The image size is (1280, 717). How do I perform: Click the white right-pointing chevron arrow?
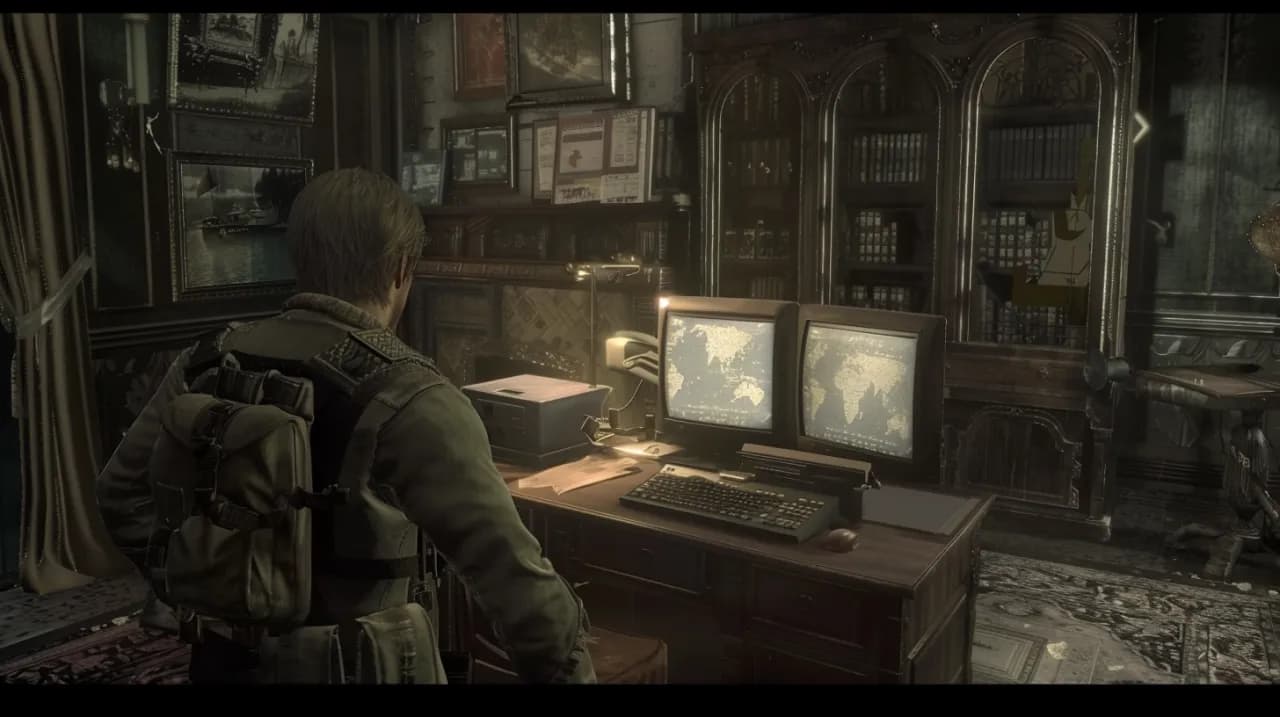tap(1141, 127)
